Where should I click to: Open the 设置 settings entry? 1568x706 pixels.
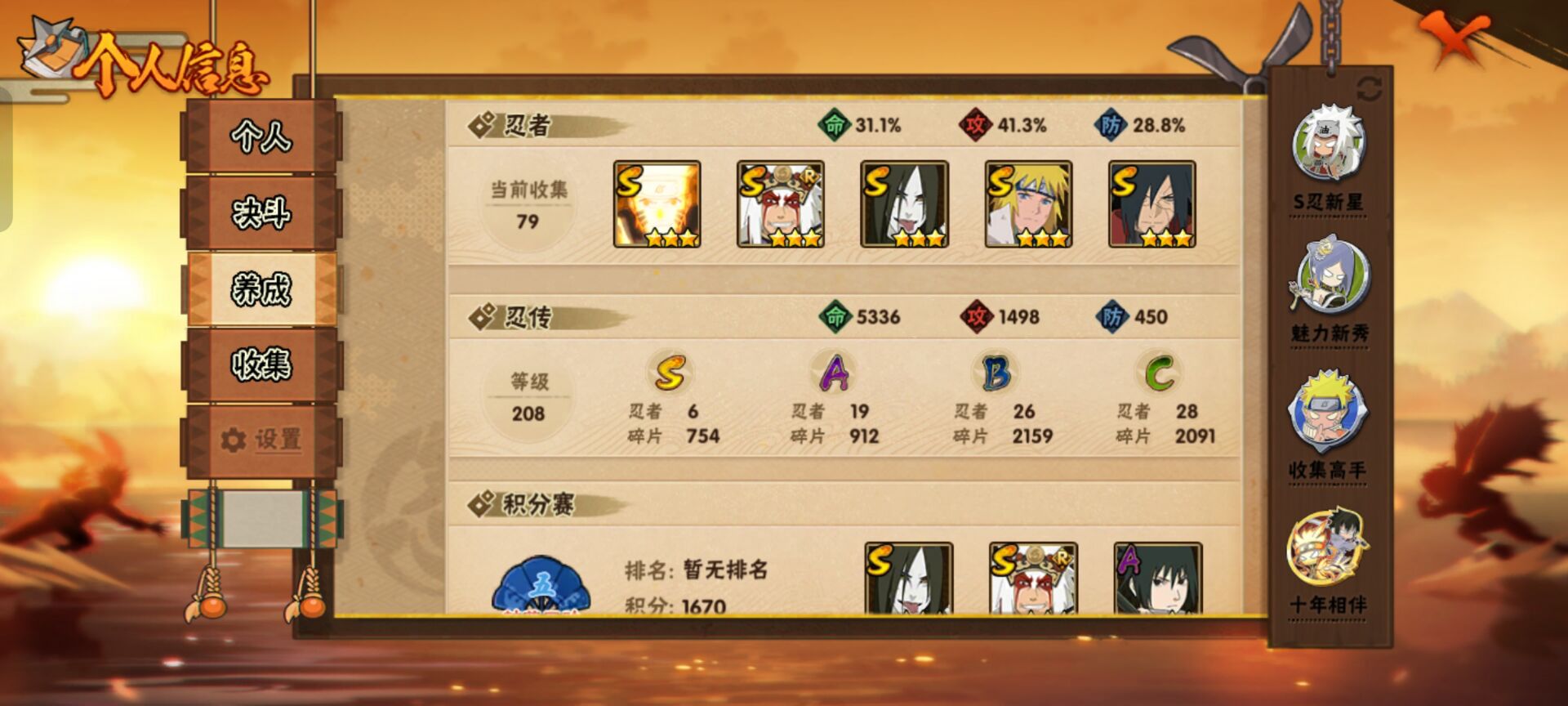tap(261, 440)
